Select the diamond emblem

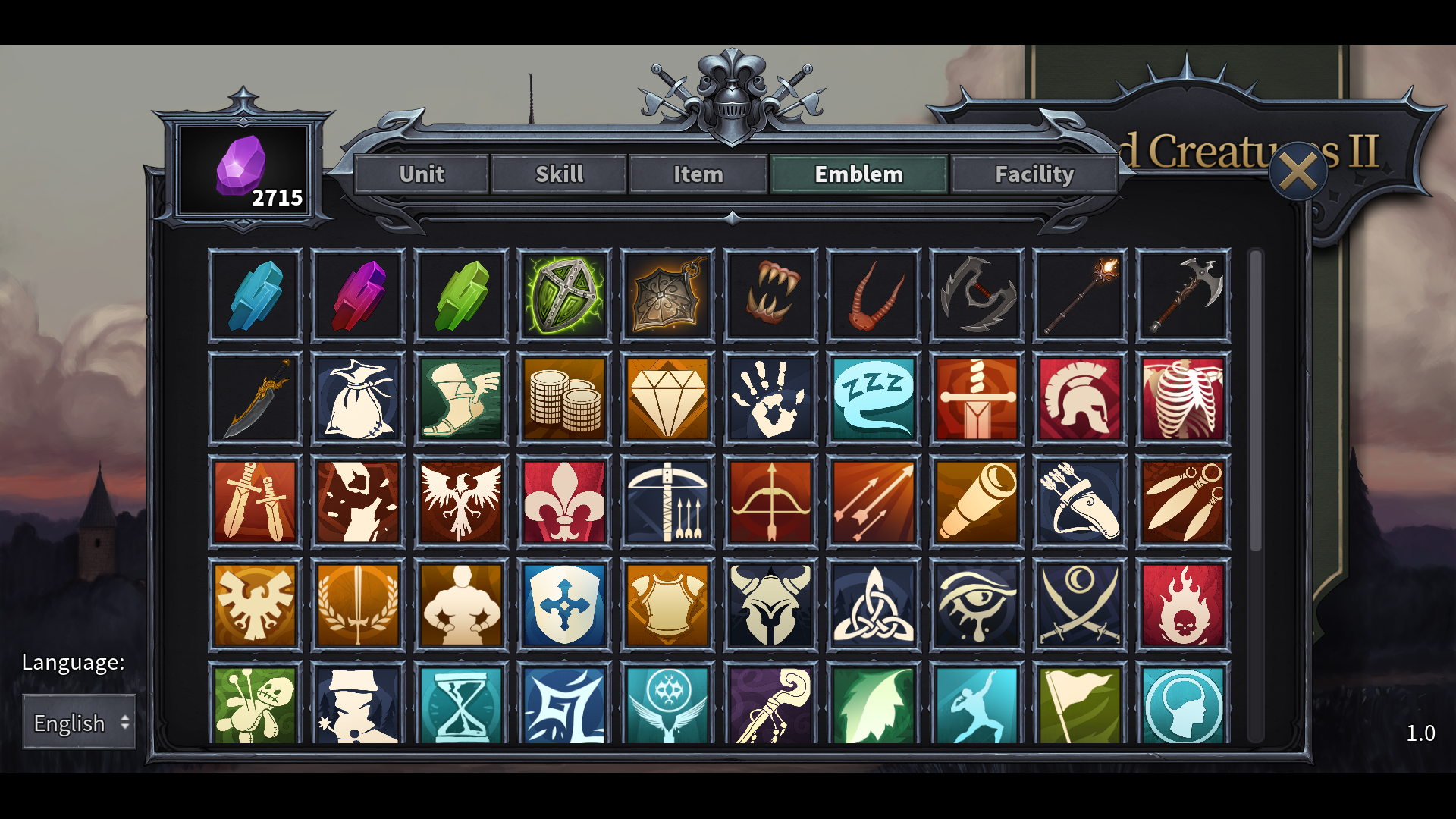[667, 398]
